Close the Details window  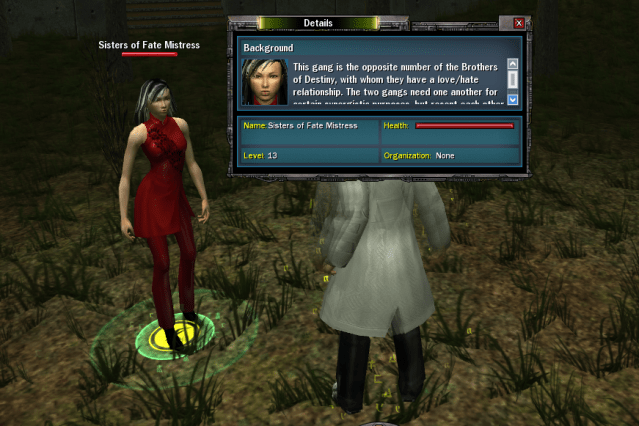(518, 23)
